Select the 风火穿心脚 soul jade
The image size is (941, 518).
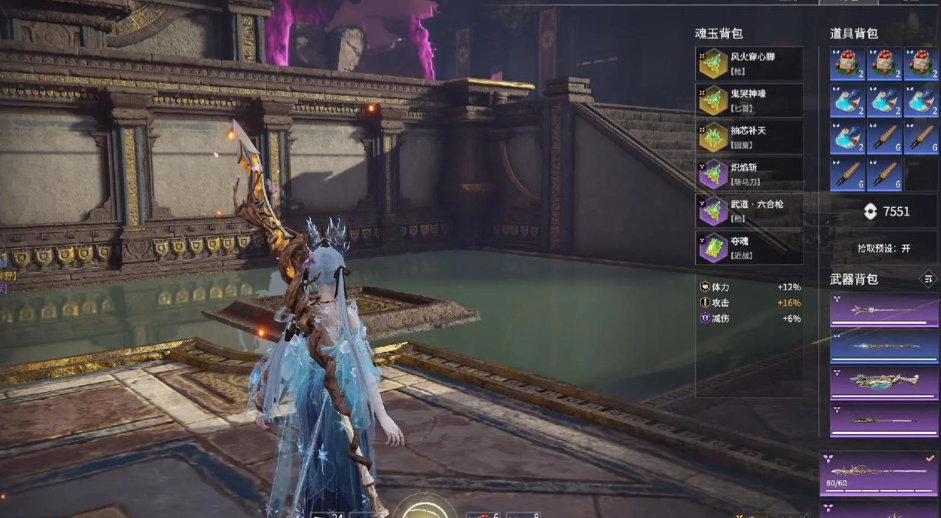pos(750,64)
